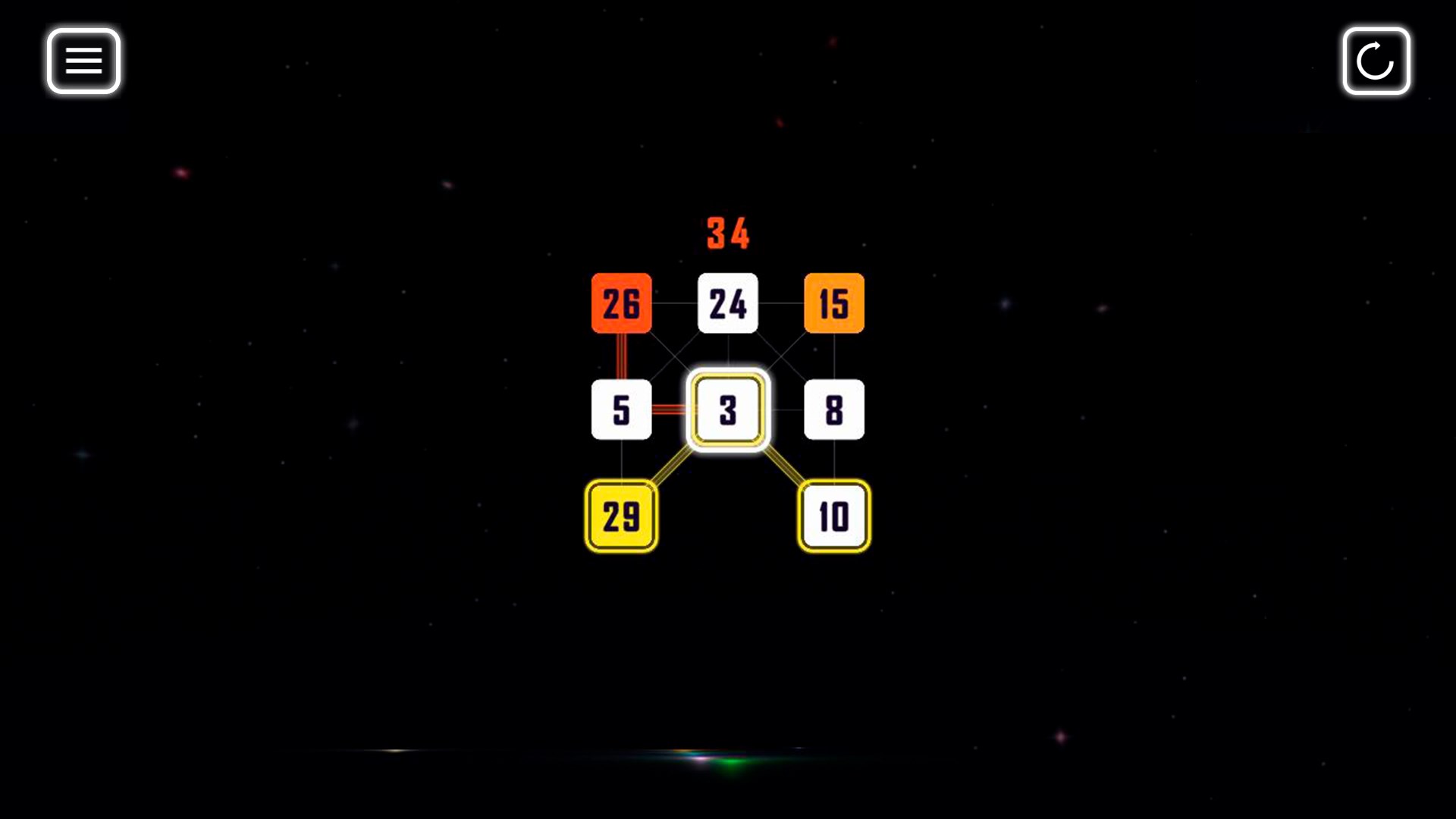Image resolution: width=1456 pixels, height=819 pixels.
Task: Select the highlighted tile numbered 3
Action: pos(727,409)
